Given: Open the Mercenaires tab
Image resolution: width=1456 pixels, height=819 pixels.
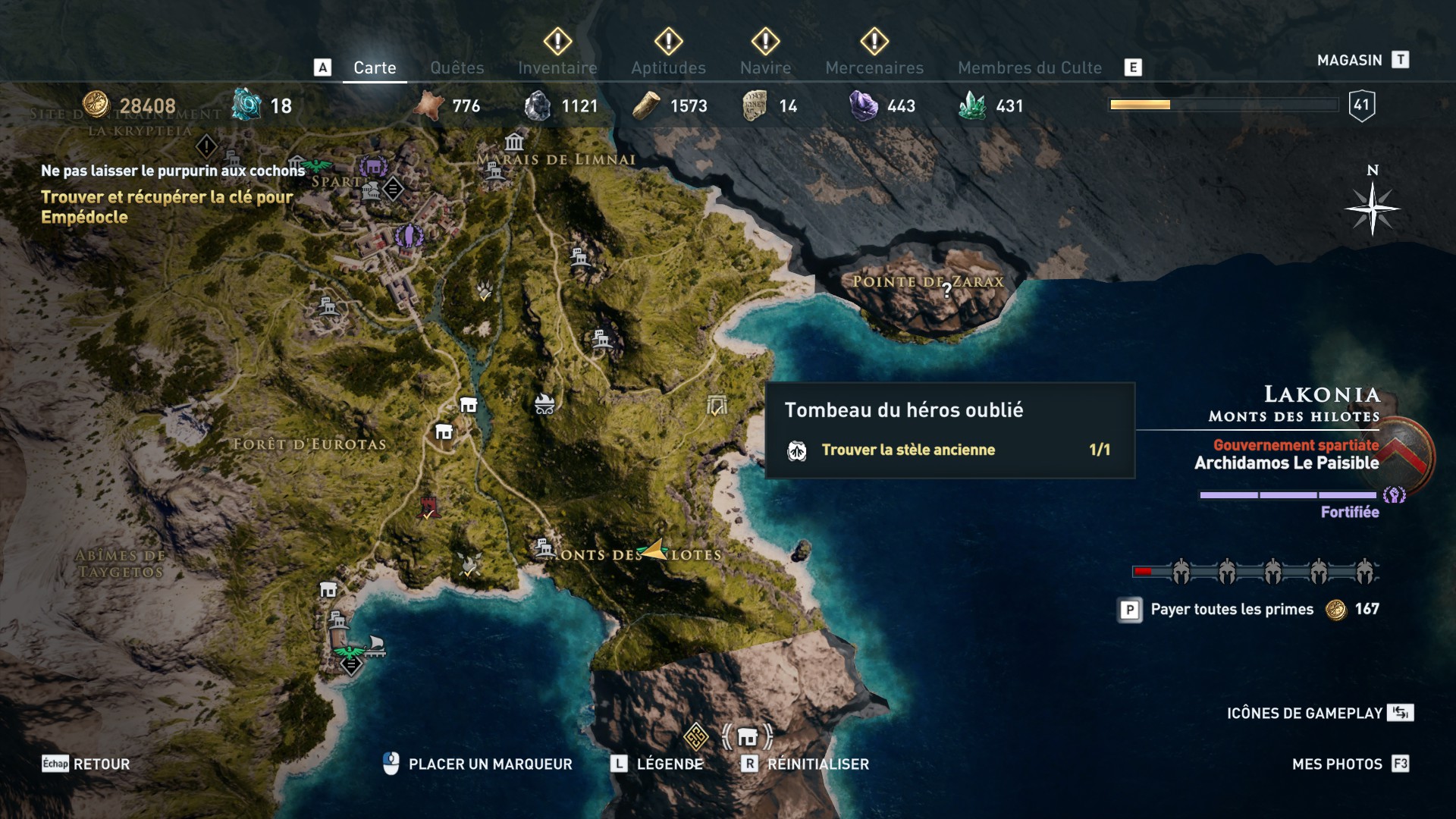Looking at the screenshot, I should pyautogui.click(x=874, y=68).
